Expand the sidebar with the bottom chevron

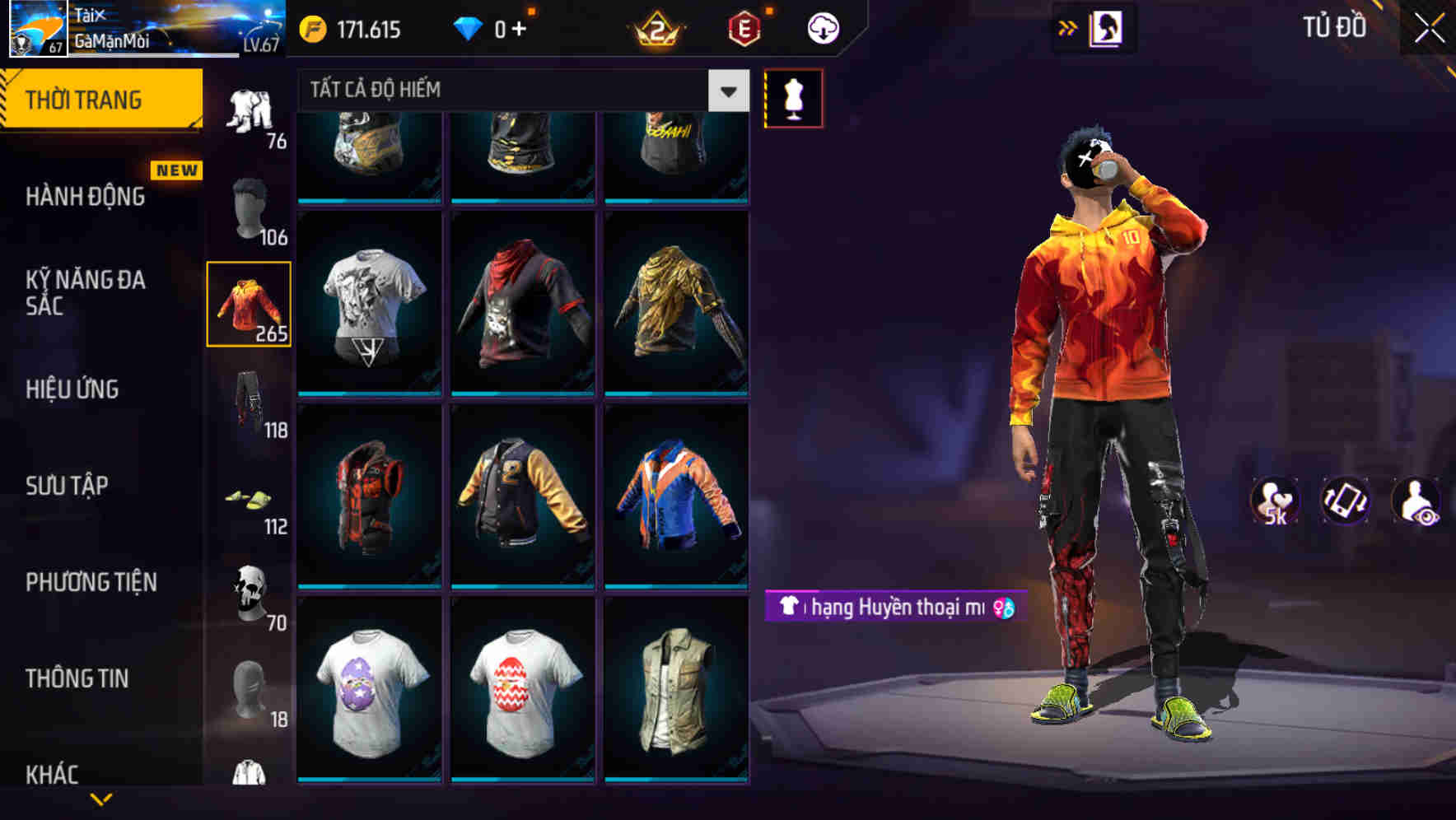101,797
